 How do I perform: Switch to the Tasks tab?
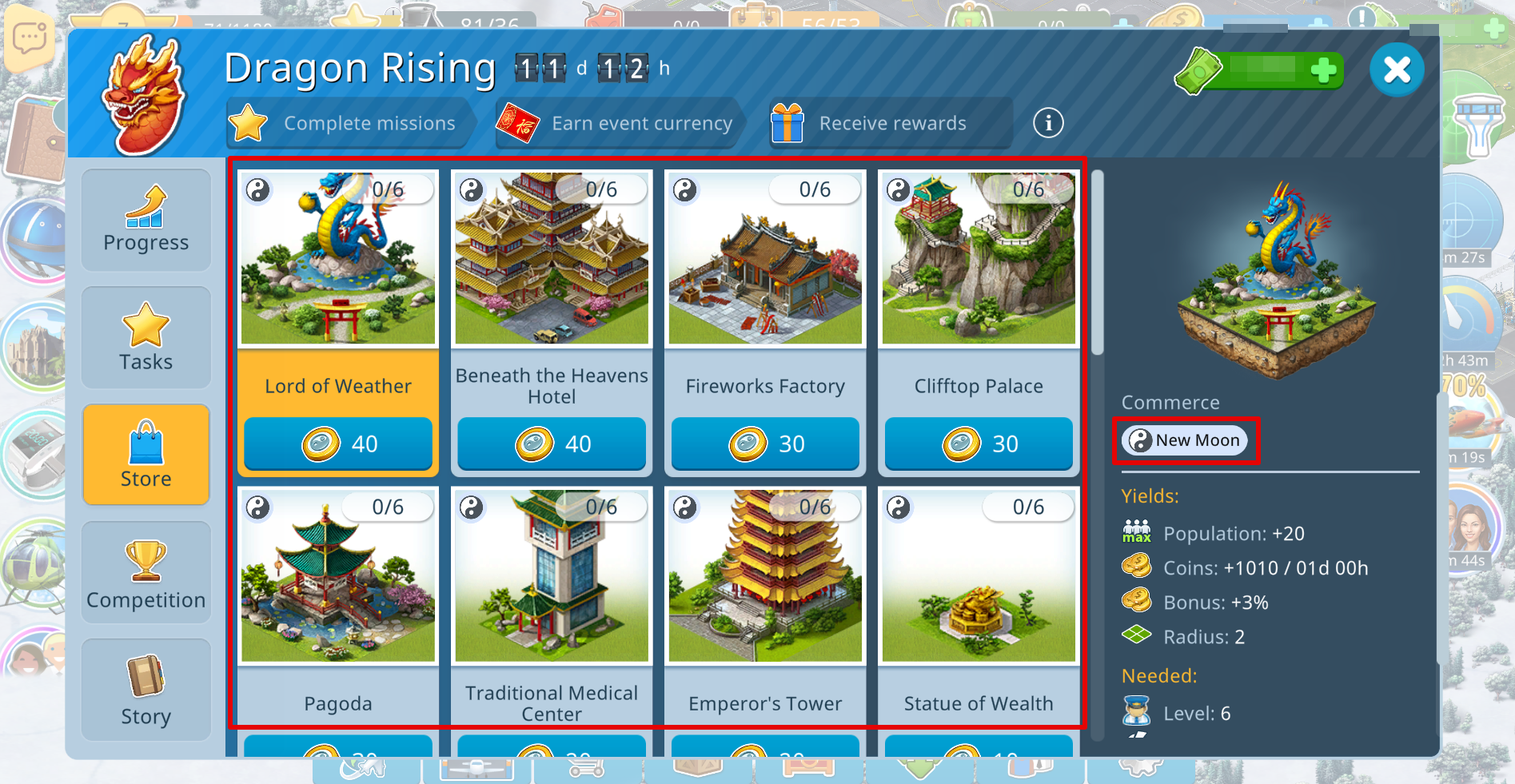pos(146,337)
